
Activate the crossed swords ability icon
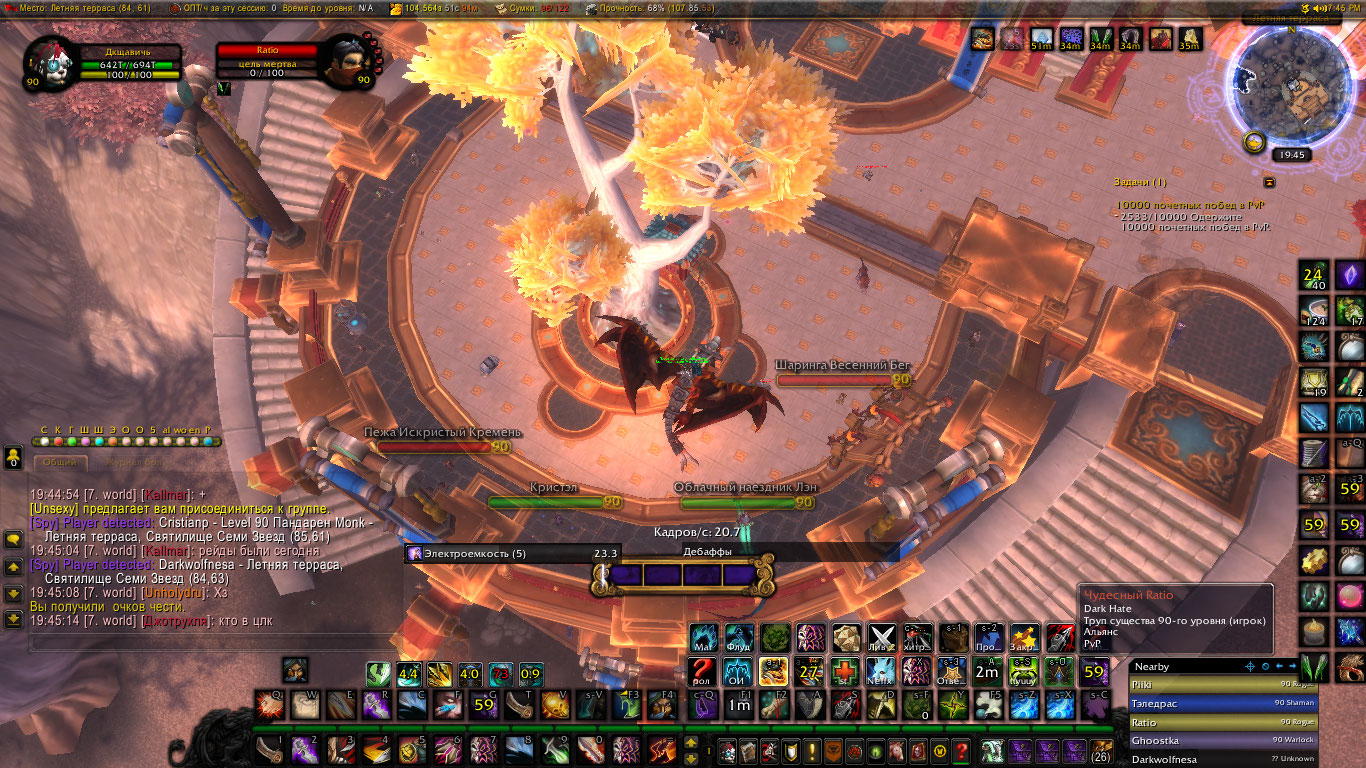[x=881, y=637]
